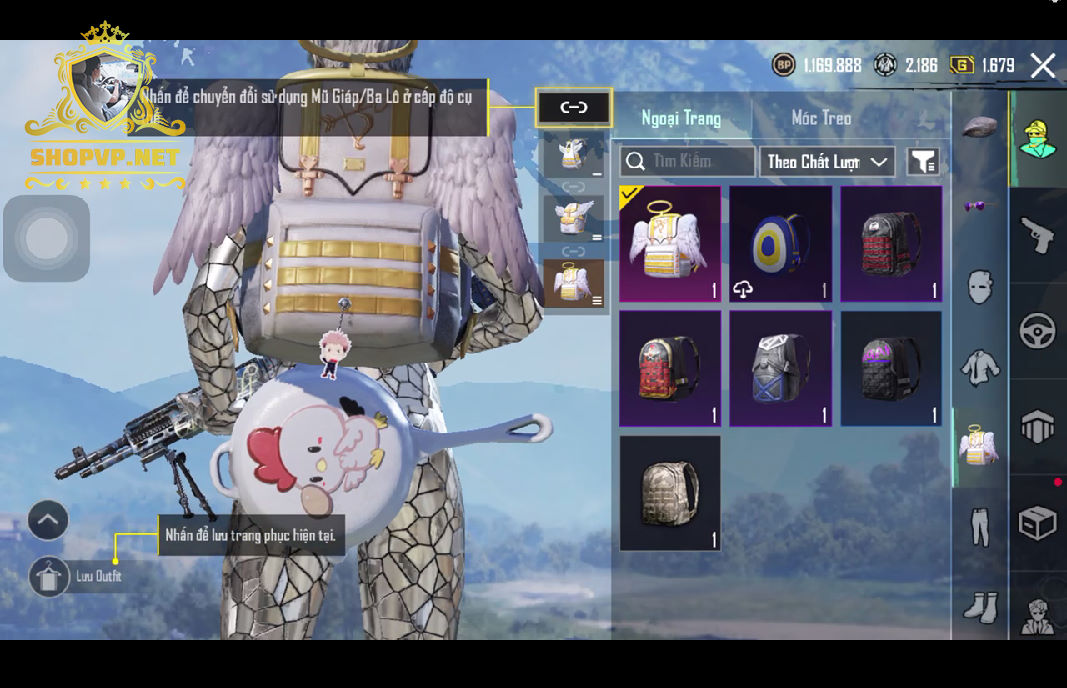Open the filter funnel button

point(922,161)
